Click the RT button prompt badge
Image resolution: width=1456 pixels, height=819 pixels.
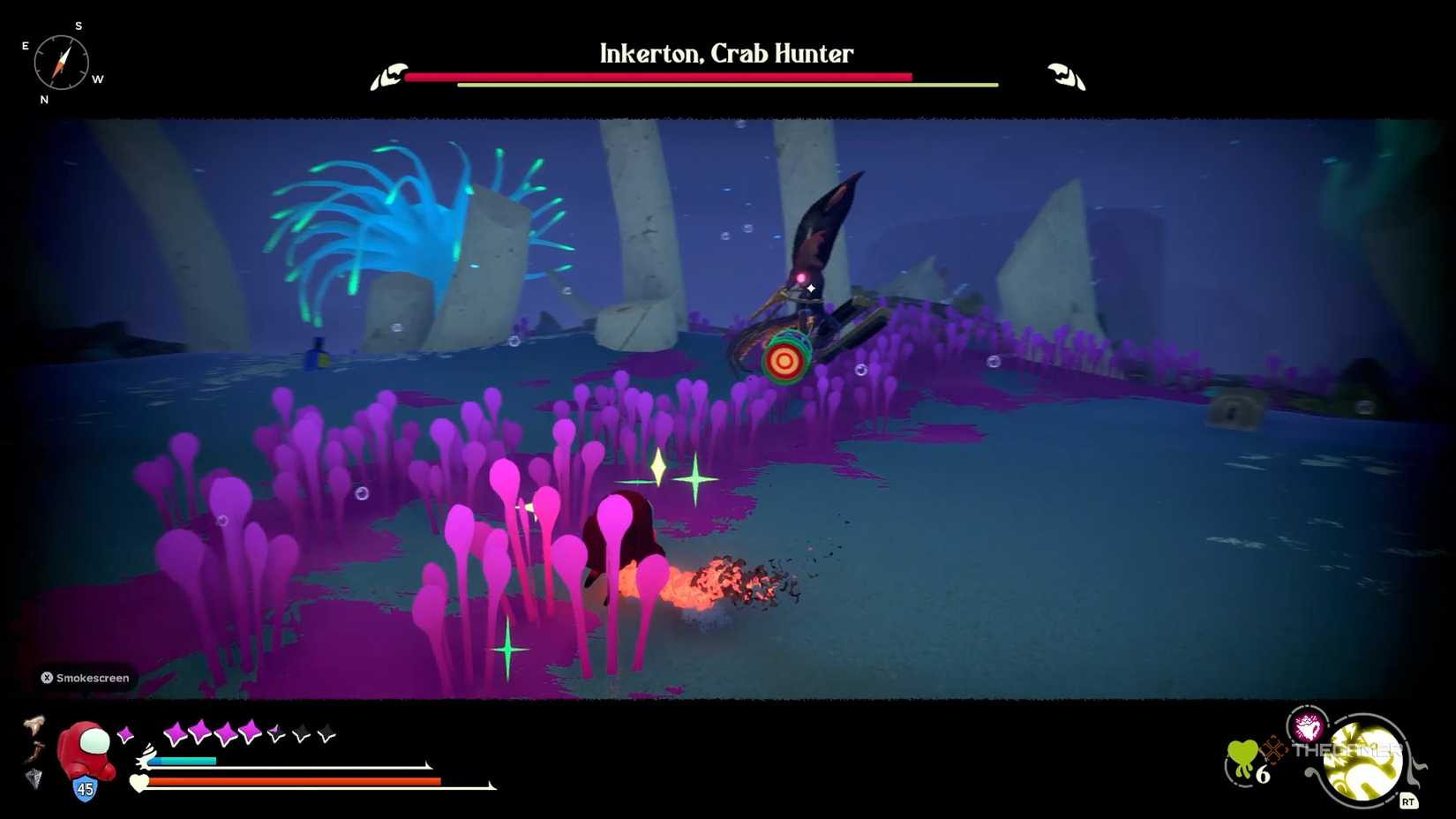pos(1410,800)
